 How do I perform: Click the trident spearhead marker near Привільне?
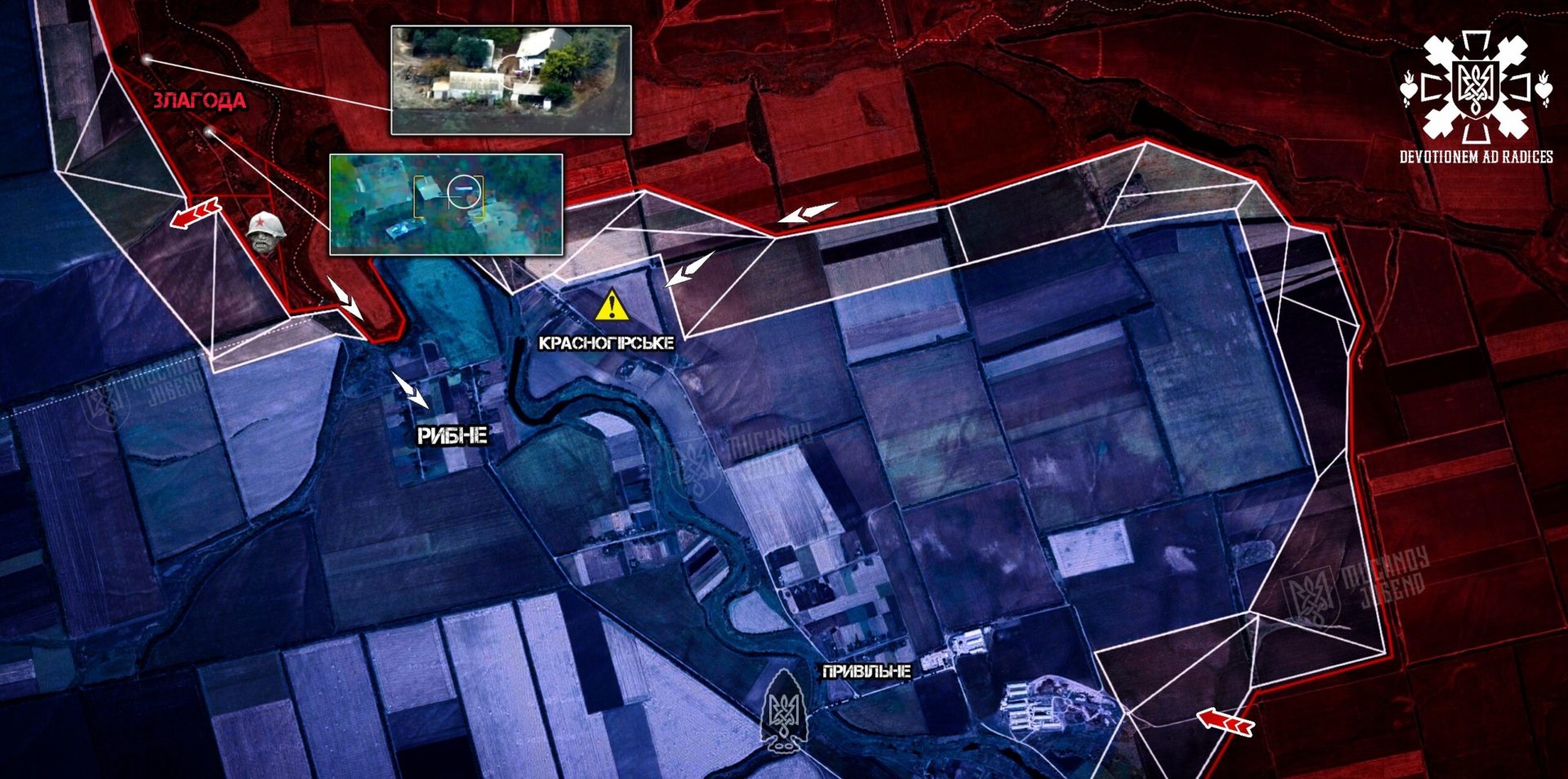(782, 709)
